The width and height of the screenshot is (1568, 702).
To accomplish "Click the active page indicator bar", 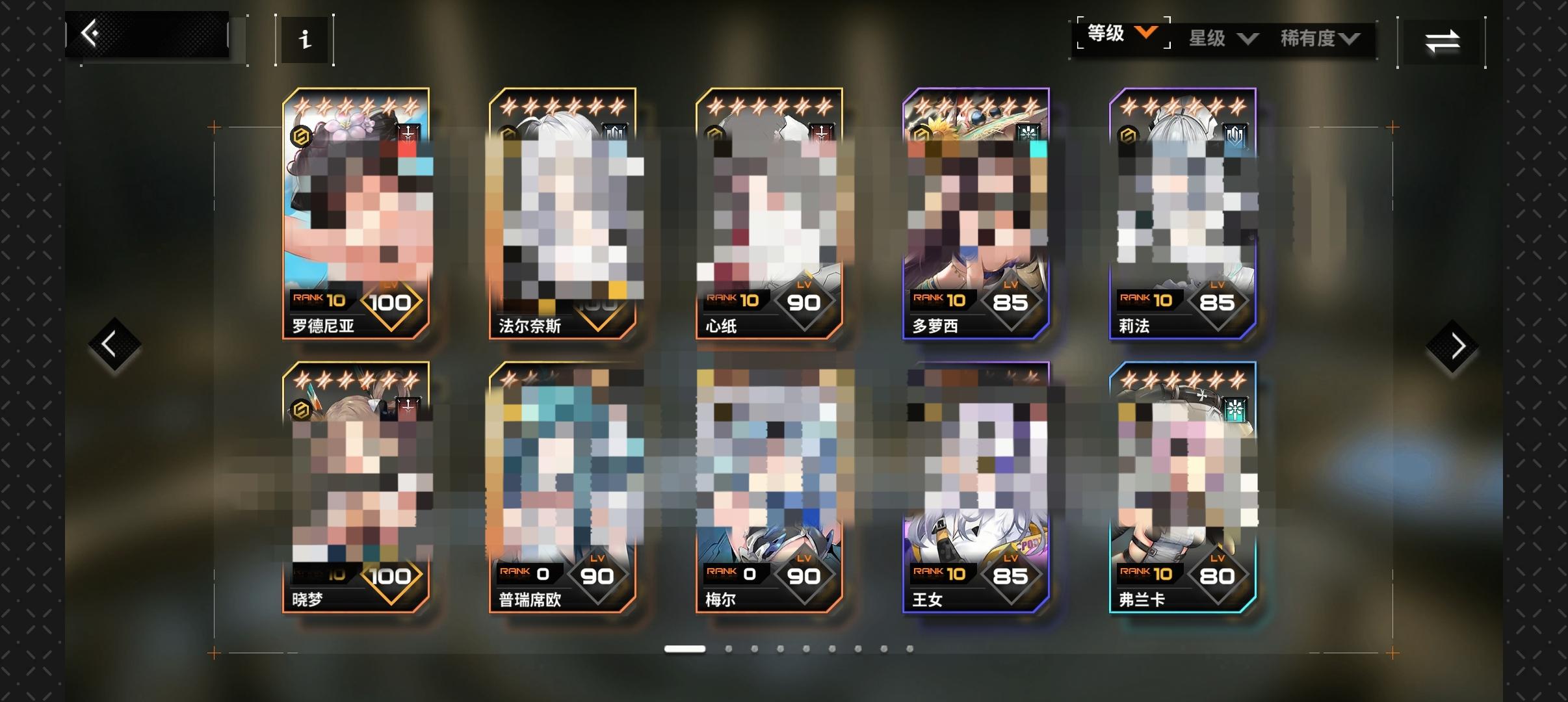I will click(x=685, y=648).
